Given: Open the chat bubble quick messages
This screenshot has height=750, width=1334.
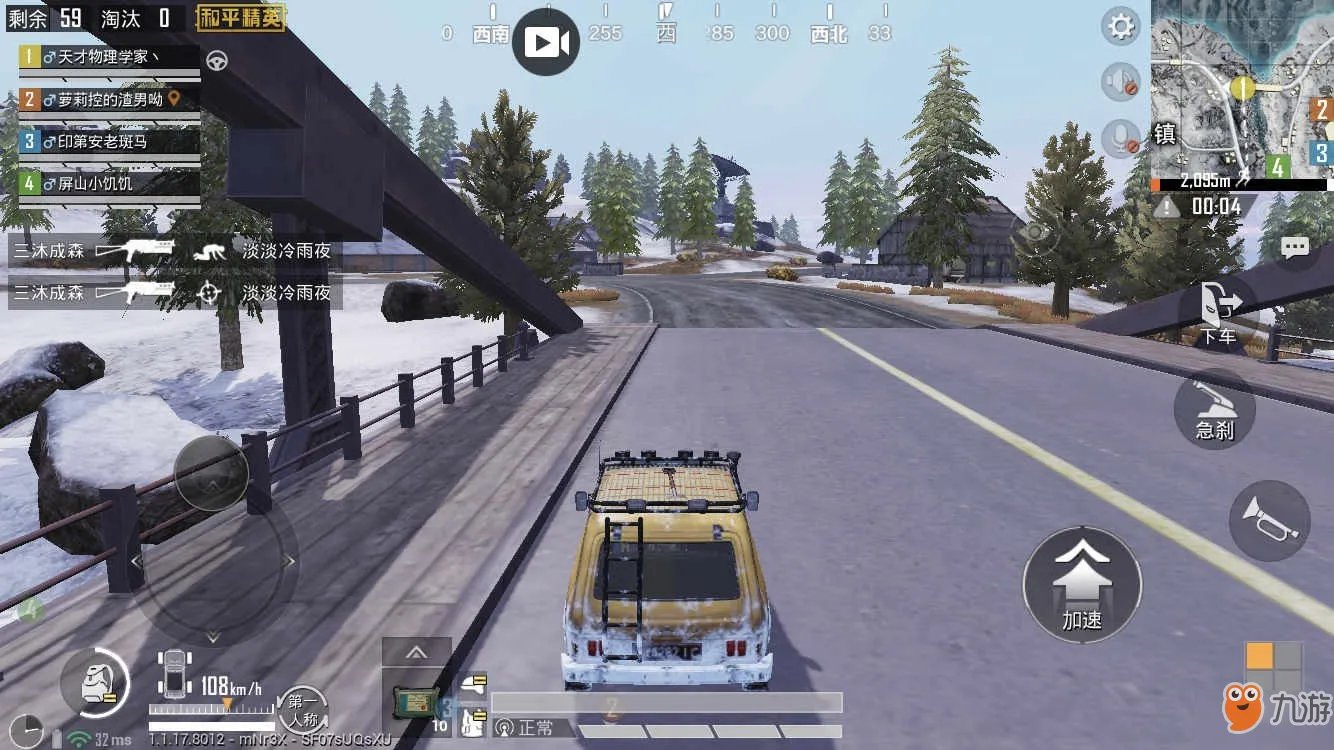Looking at the screenshot, I should pyautogui.click(x=1295, y=247).
